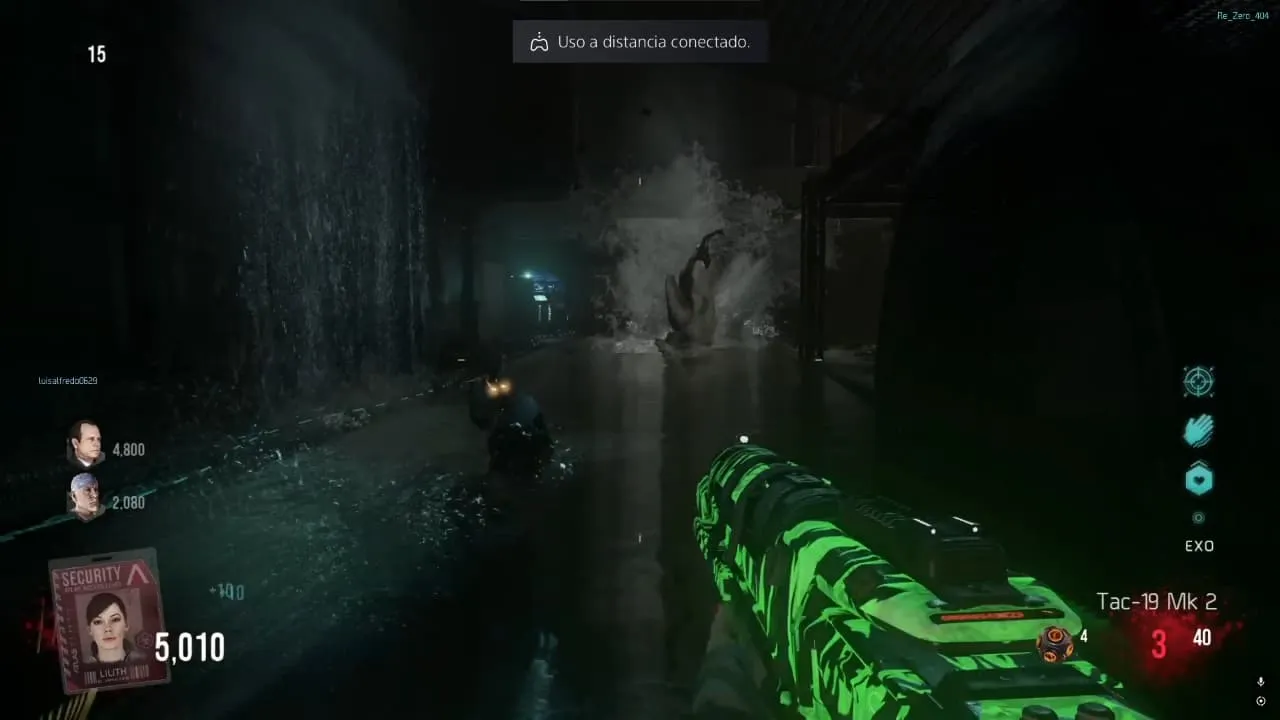Click the microphone status icon
Image resolution: width=1280 pixels, height=720 pixels.
[x=1260, y=681]
